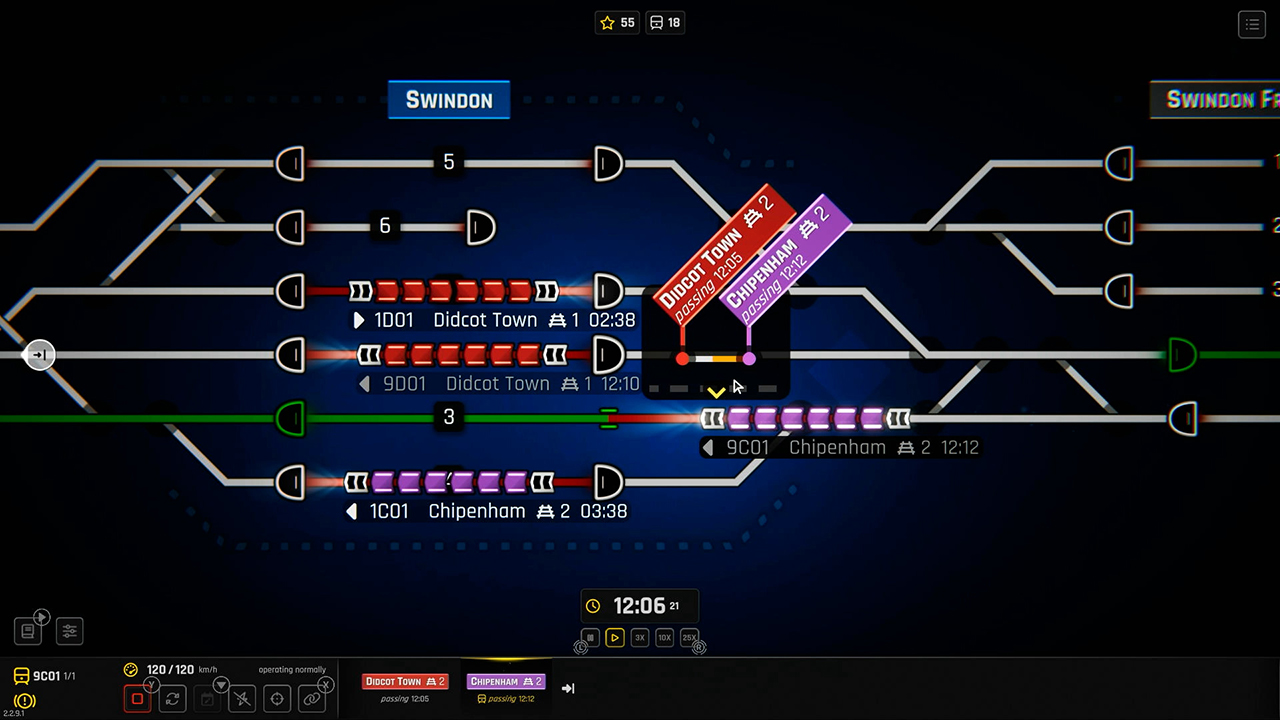Open the hamburger menu at top right

1252,25
